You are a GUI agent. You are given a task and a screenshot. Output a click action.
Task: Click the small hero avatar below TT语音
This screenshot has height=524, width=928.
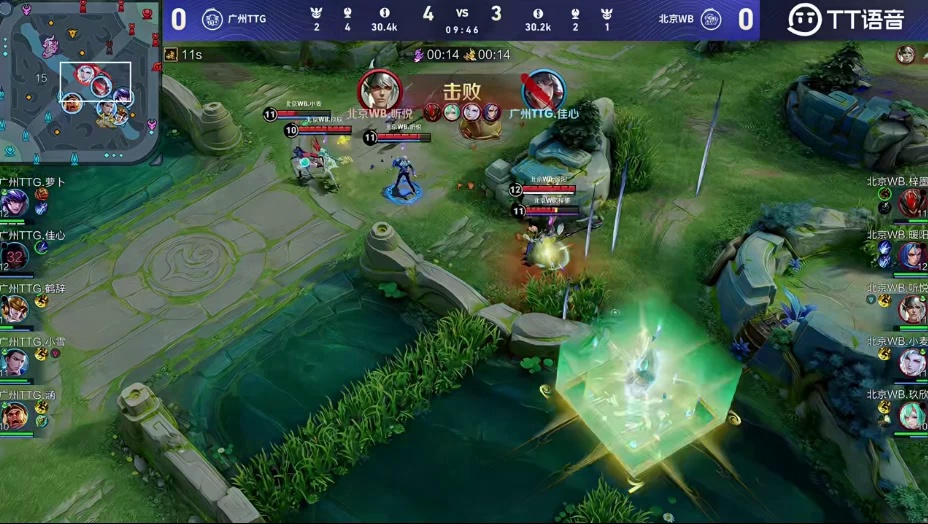coord(906,54)
